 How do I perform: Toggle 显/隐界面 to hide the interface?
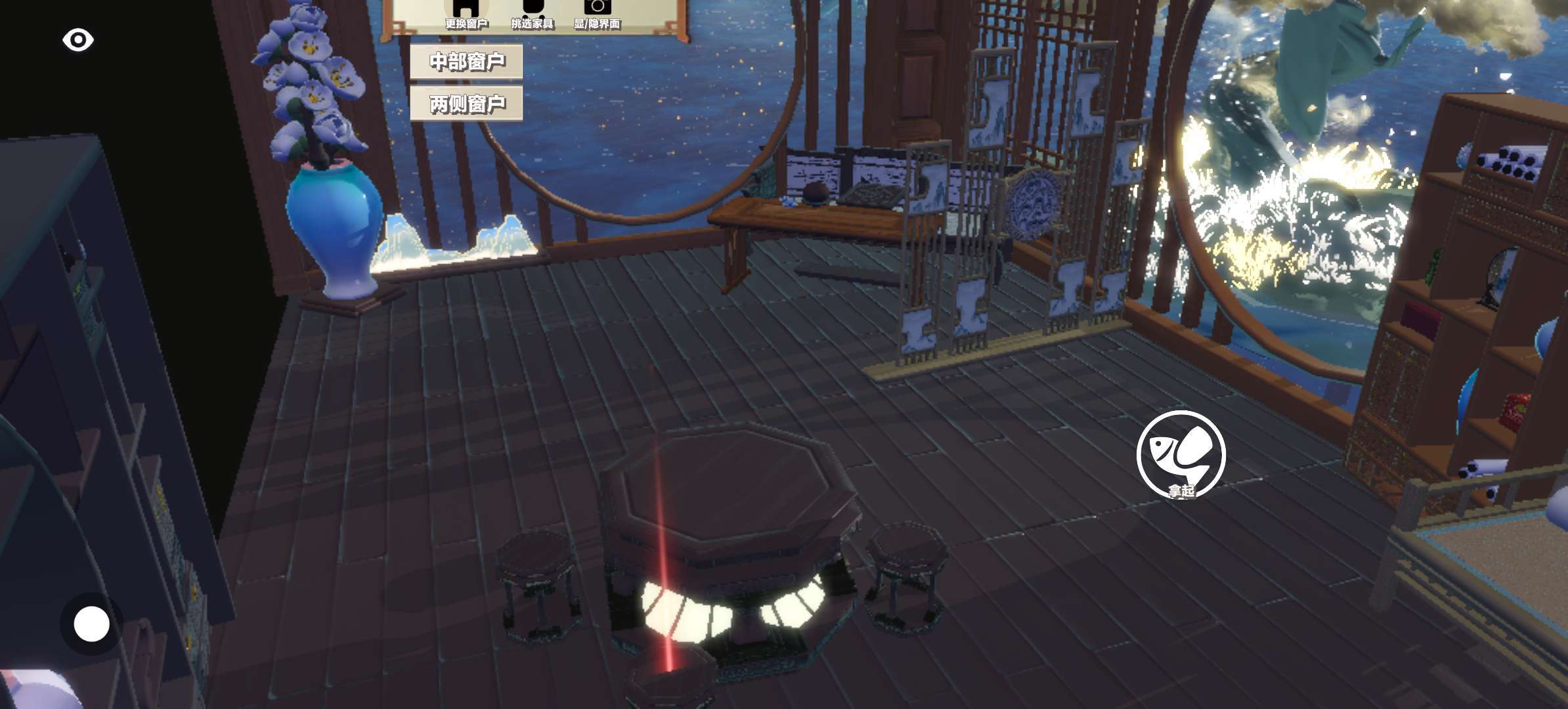(x=597, y=14)
